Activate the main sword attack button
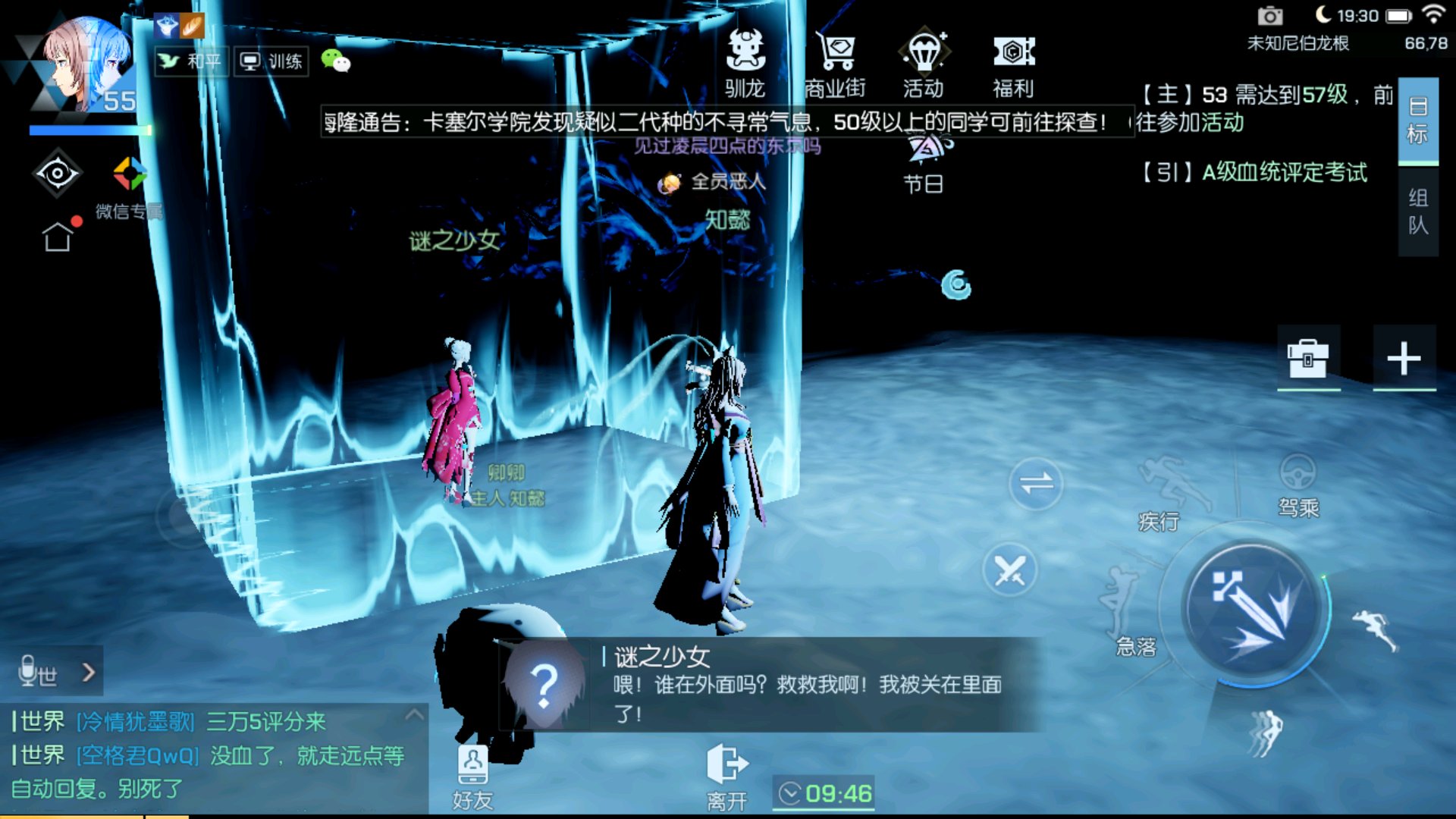 coord(1254,611)
